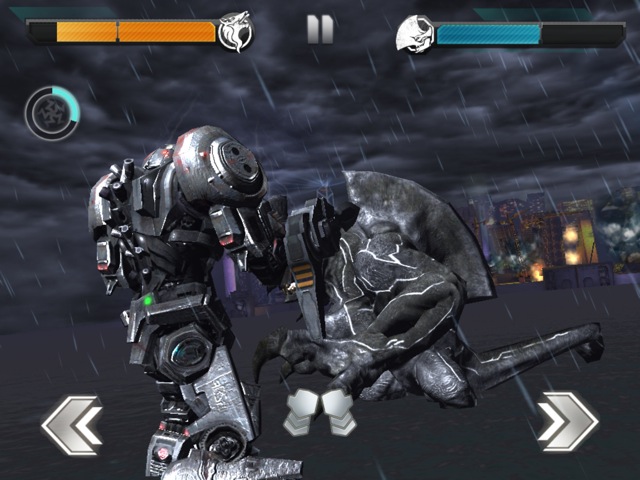
Task: Pause the fight
Action: pyautogui.click(x=320, y=29)
